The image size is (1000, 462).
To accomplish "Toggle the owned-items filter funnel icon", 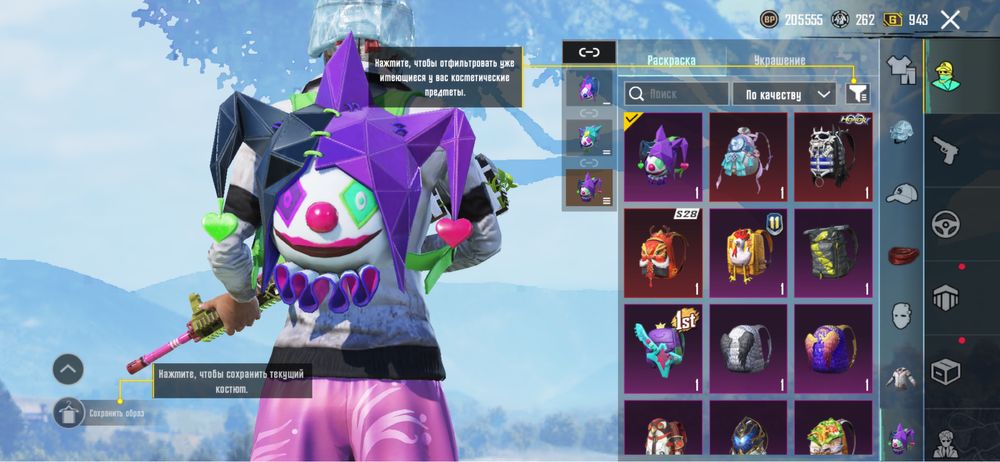I will click(x=857, y=93).
